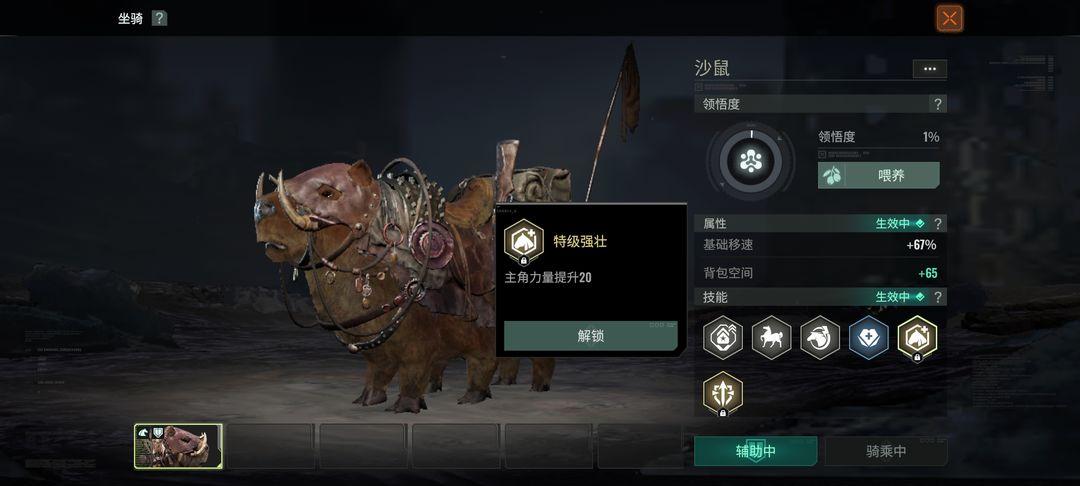Viewport: 1080px width, 486px height.
Task: Open the three-dot options next to 沙鼠
Action: [929, 69]
